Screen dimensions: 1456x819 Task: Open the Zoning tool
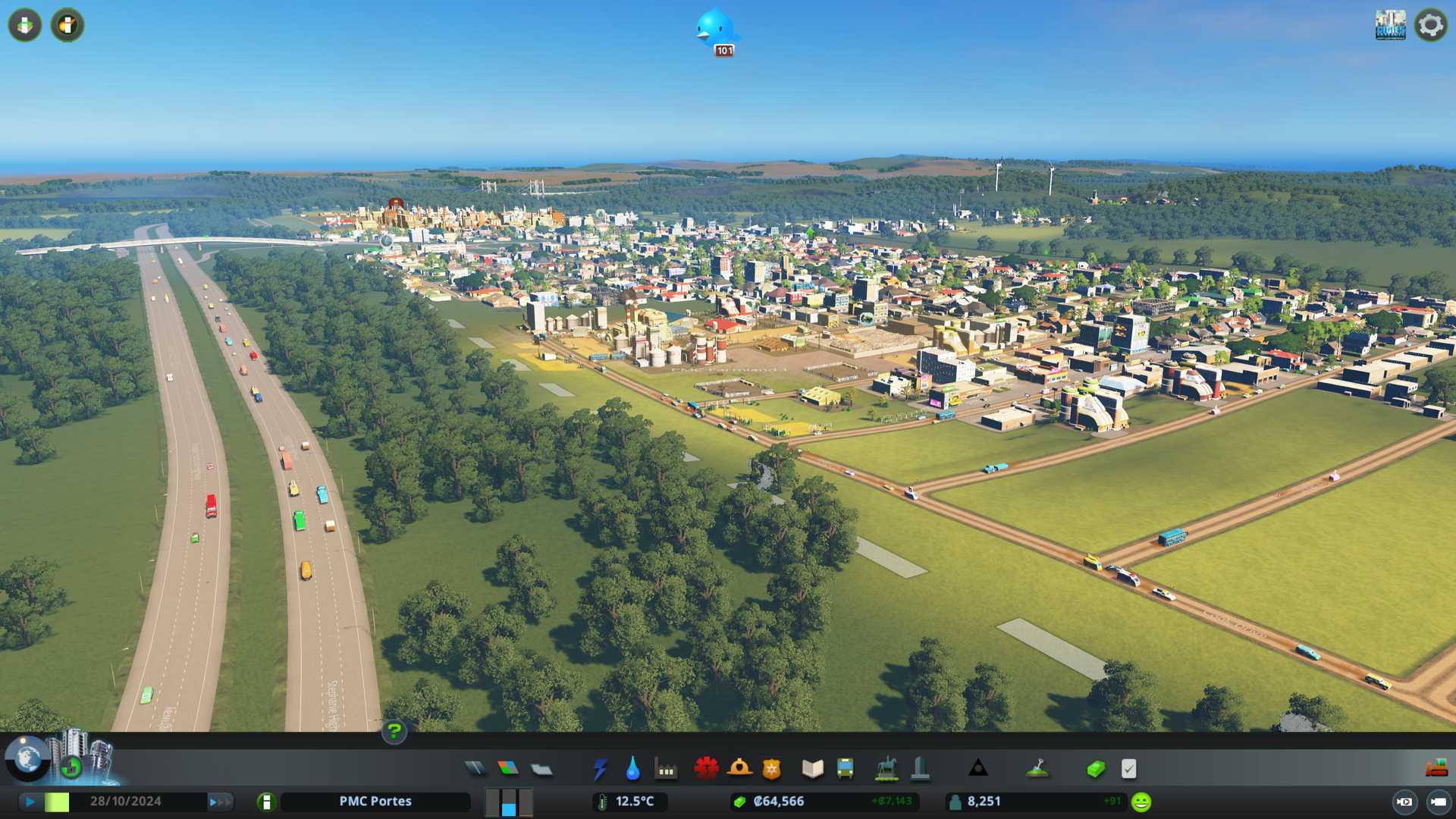click(508, 769)
